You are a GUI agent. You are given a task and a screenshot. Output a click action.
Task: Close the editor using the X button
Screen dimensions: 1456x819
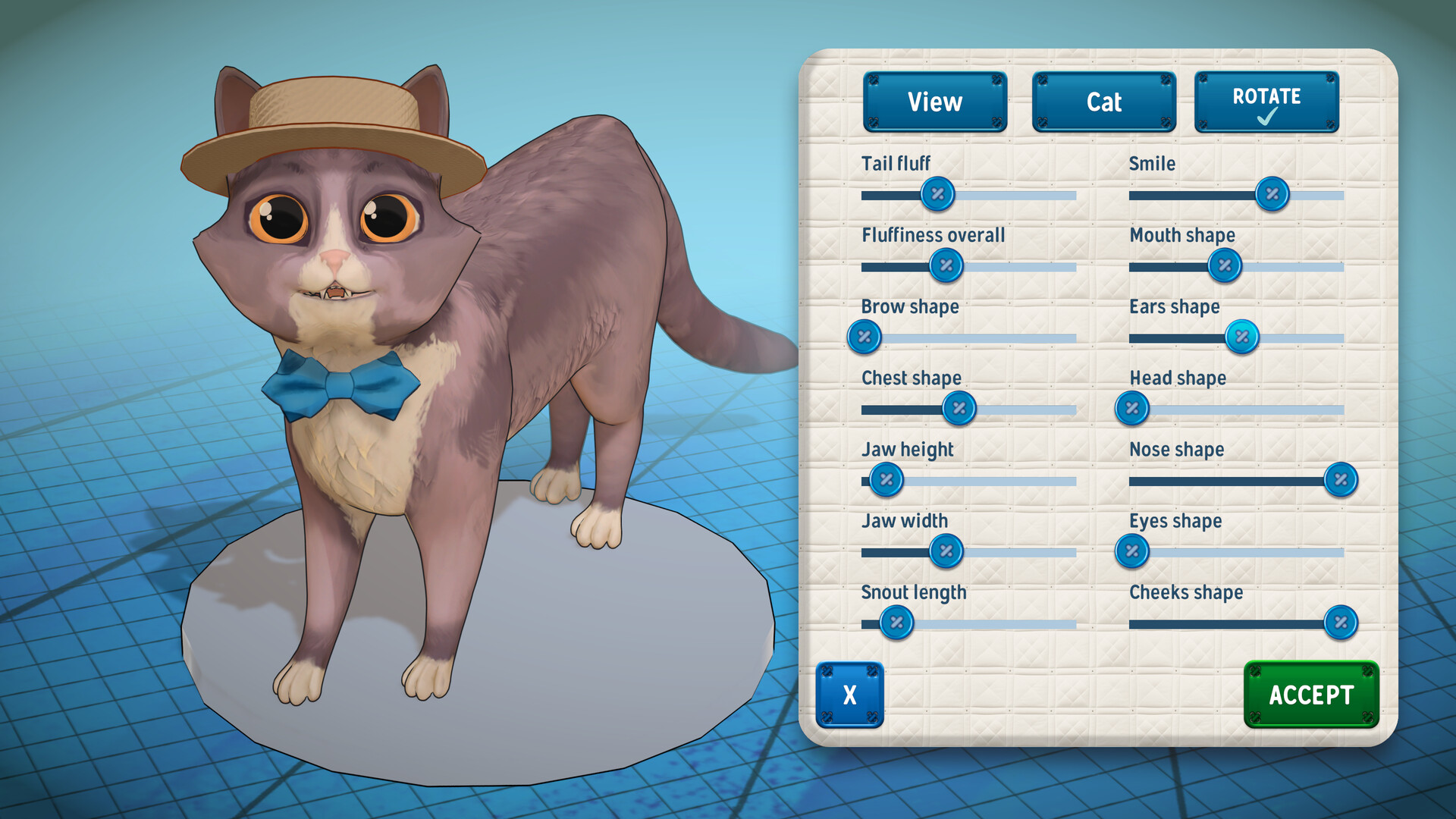pyautogui.click(x=850, y=694)
